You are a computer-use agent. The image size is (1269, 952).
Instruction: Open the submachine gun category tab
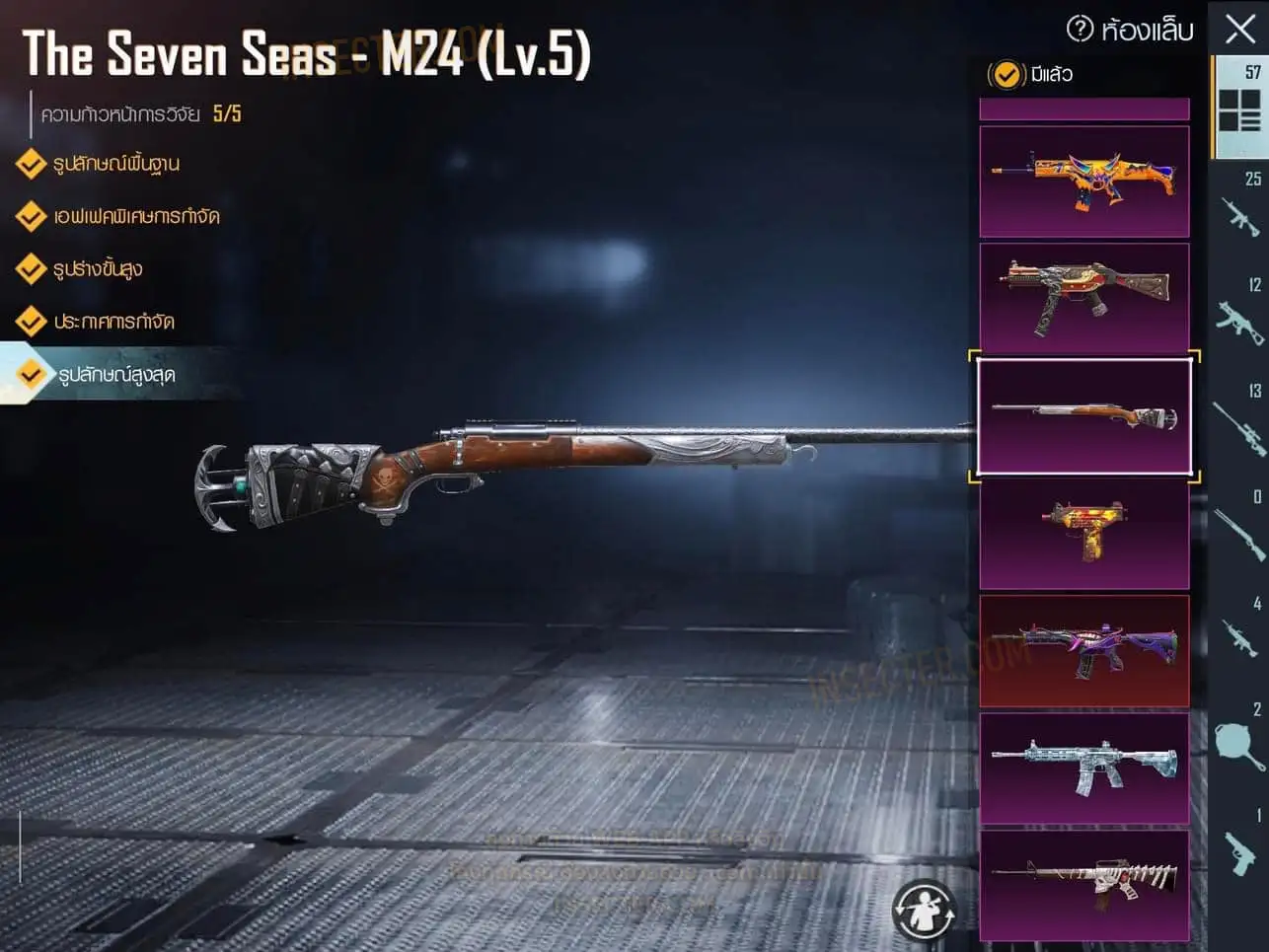coord(1240,318)
